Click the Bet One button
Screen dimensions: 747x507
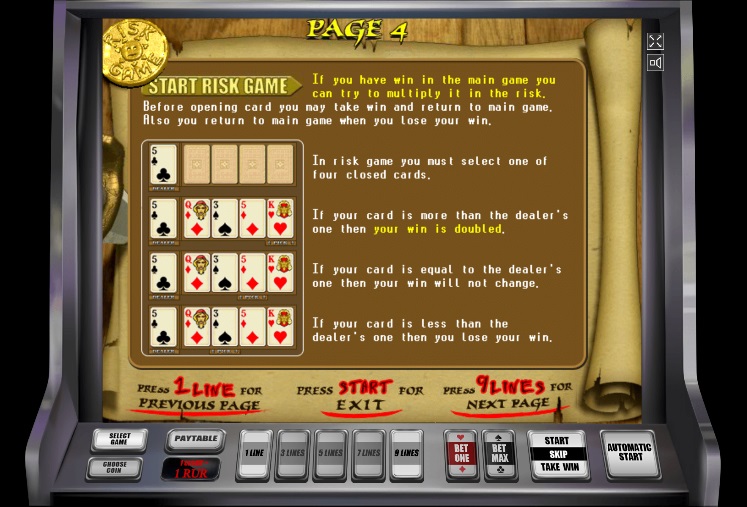pos(460,454)
